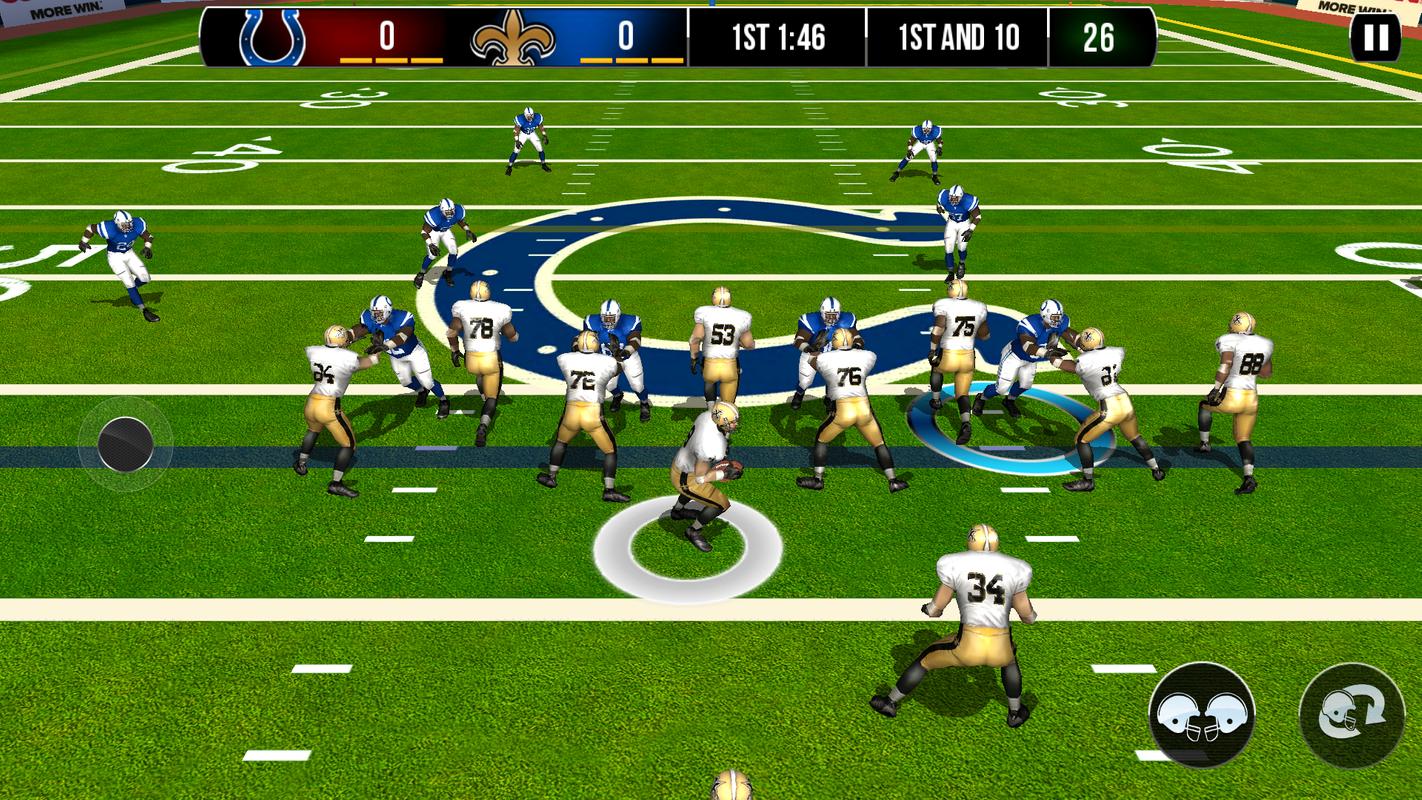Tap the yard line 26 display
The image size is (1422, 800).
1101,37
